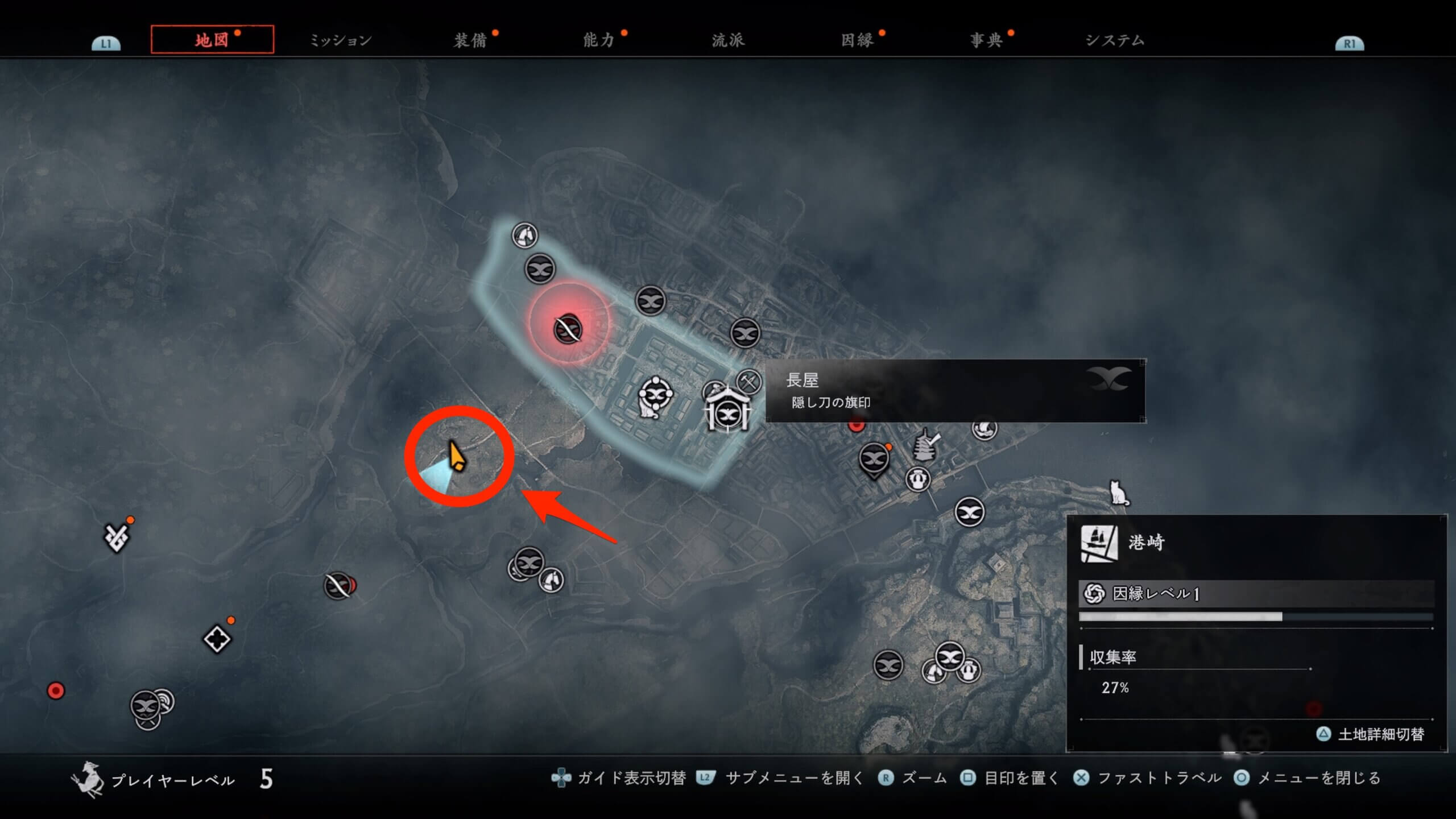Select the pin-shaped banner map marker
Screen dimensions: 1456x819
(874, 460)
